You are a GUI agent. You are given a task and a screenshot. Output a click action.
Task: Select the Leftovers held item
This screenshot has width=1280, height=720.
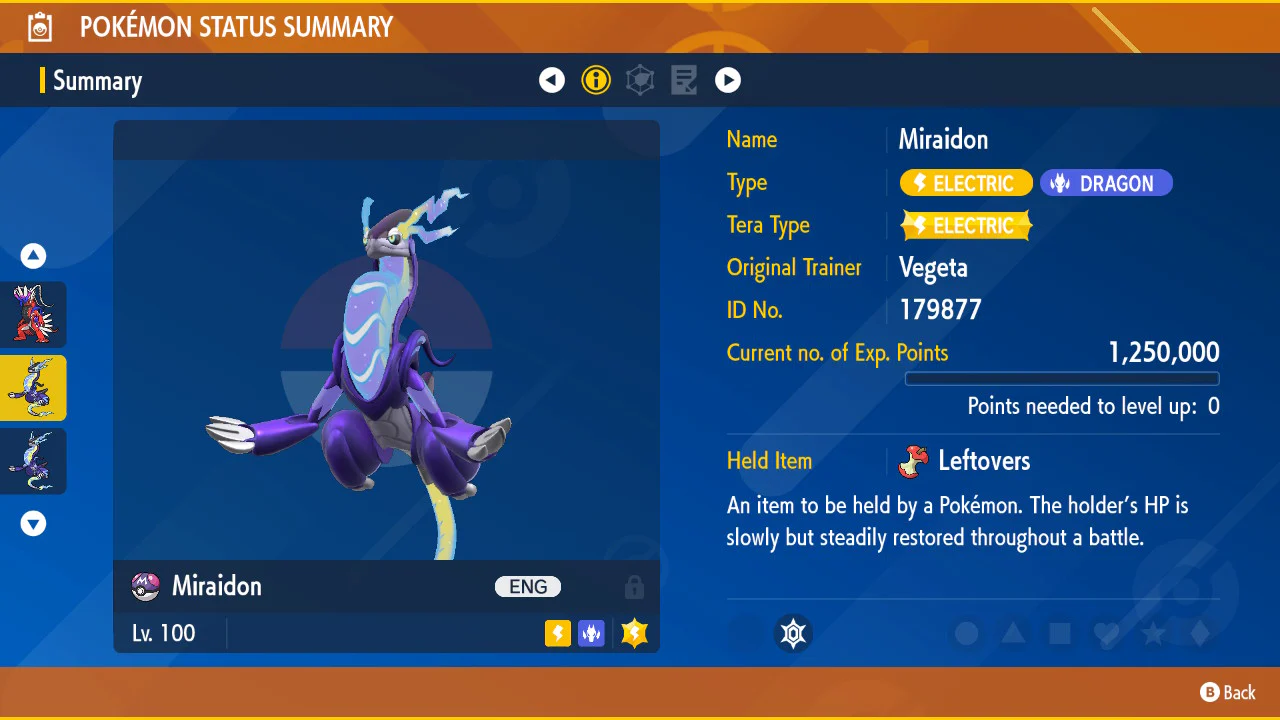point(984,461)
